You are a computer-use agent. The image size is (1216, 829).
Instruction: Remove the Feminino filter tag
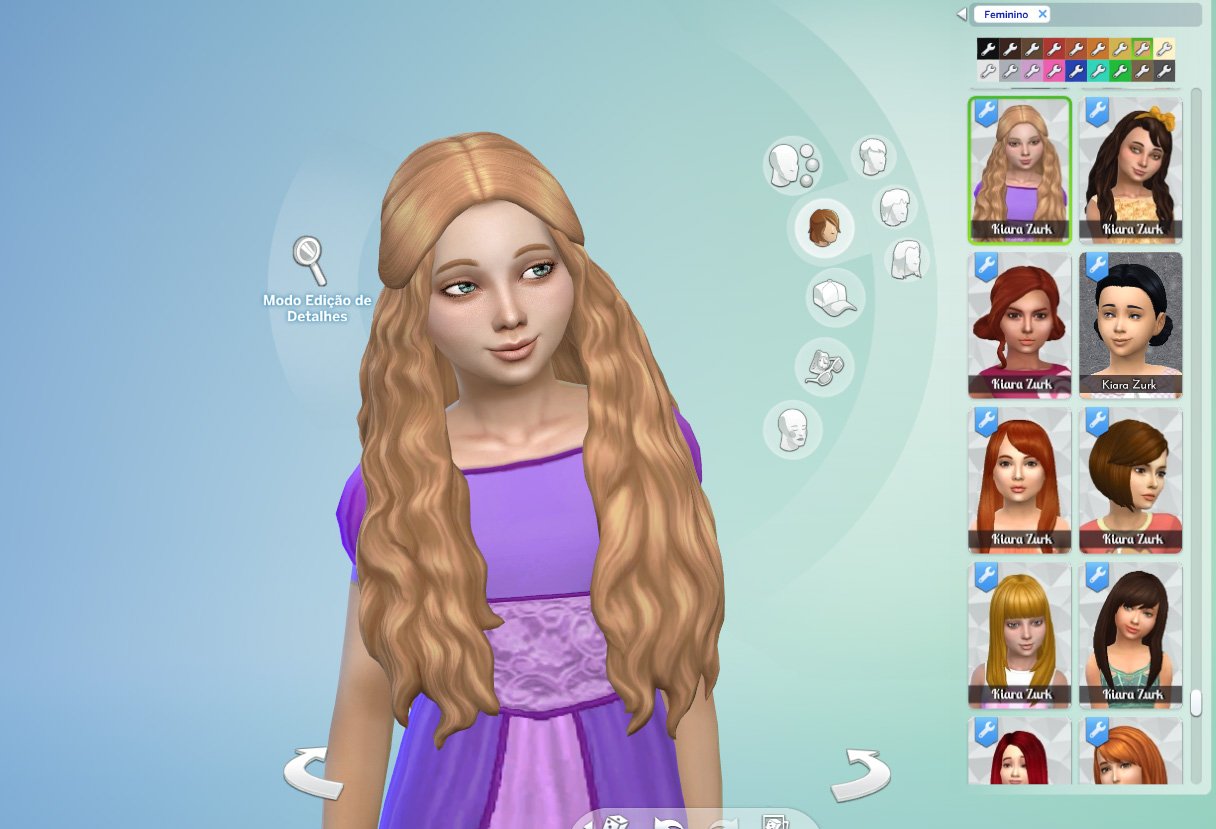(x=1042, y=14)
